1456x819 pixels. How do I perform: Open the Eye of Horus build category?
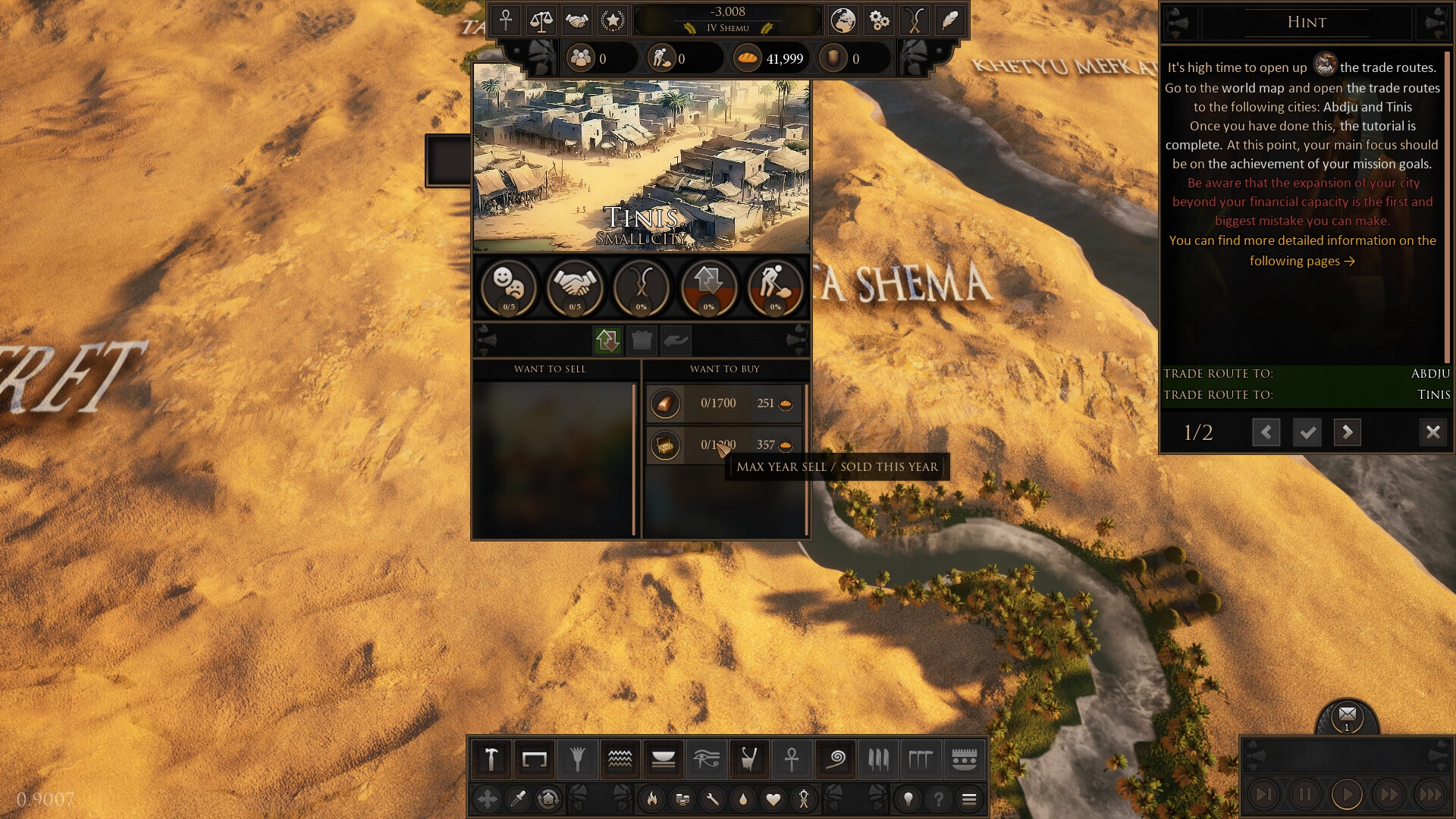[706, 759]
